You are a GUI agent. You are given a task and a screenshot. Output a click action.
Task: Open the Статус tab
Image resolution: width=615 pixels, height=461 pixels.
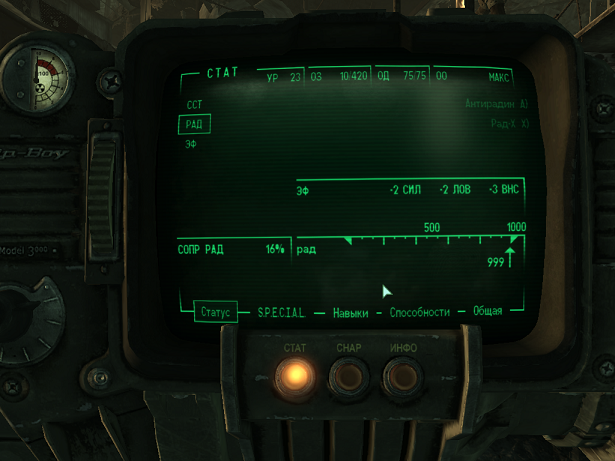(x=215, y=312)
